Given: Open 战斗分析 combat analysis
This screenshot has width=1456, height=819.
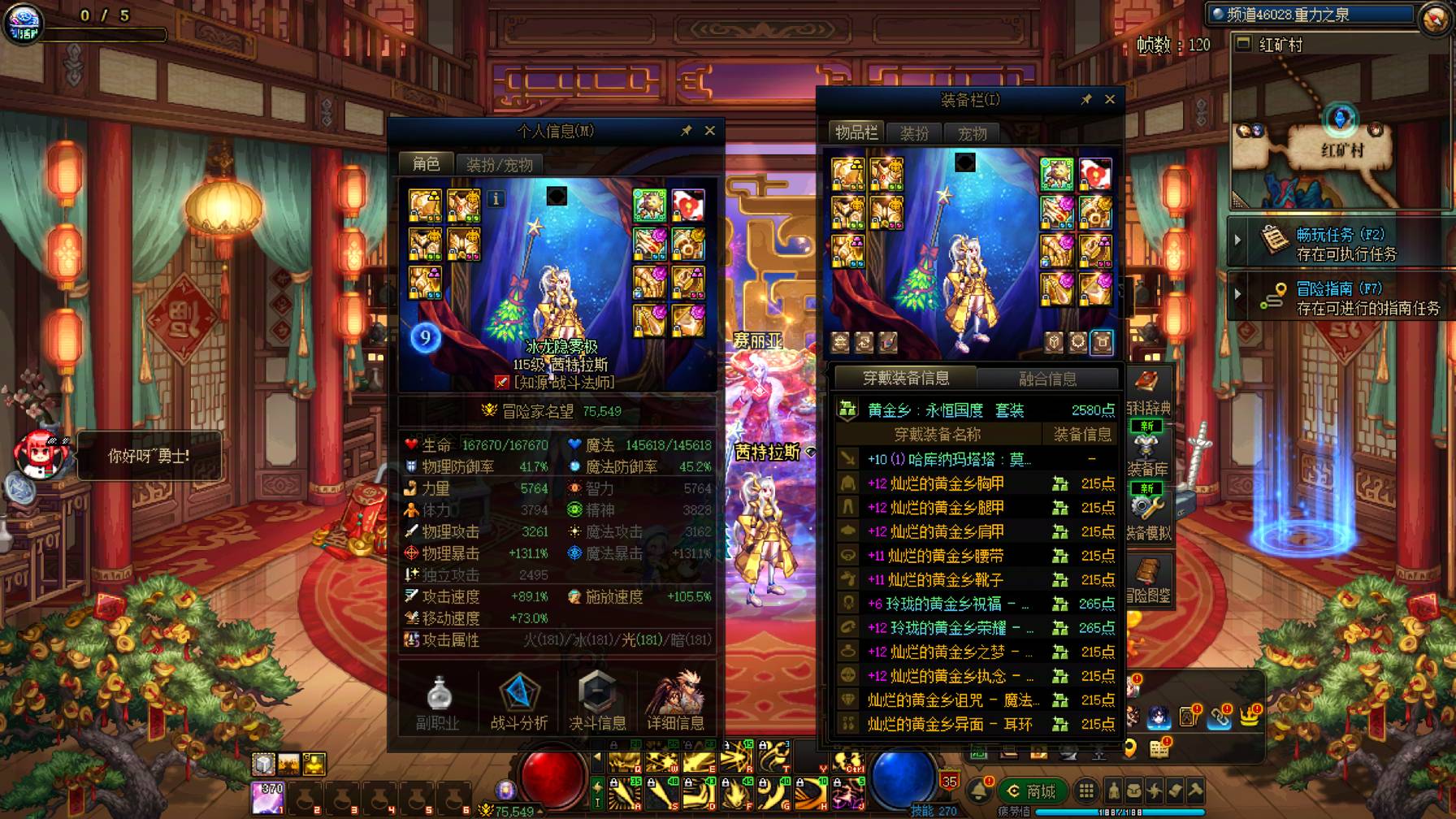Looking at the screenshot, I should pyautogui.click(x=518, y=704).
